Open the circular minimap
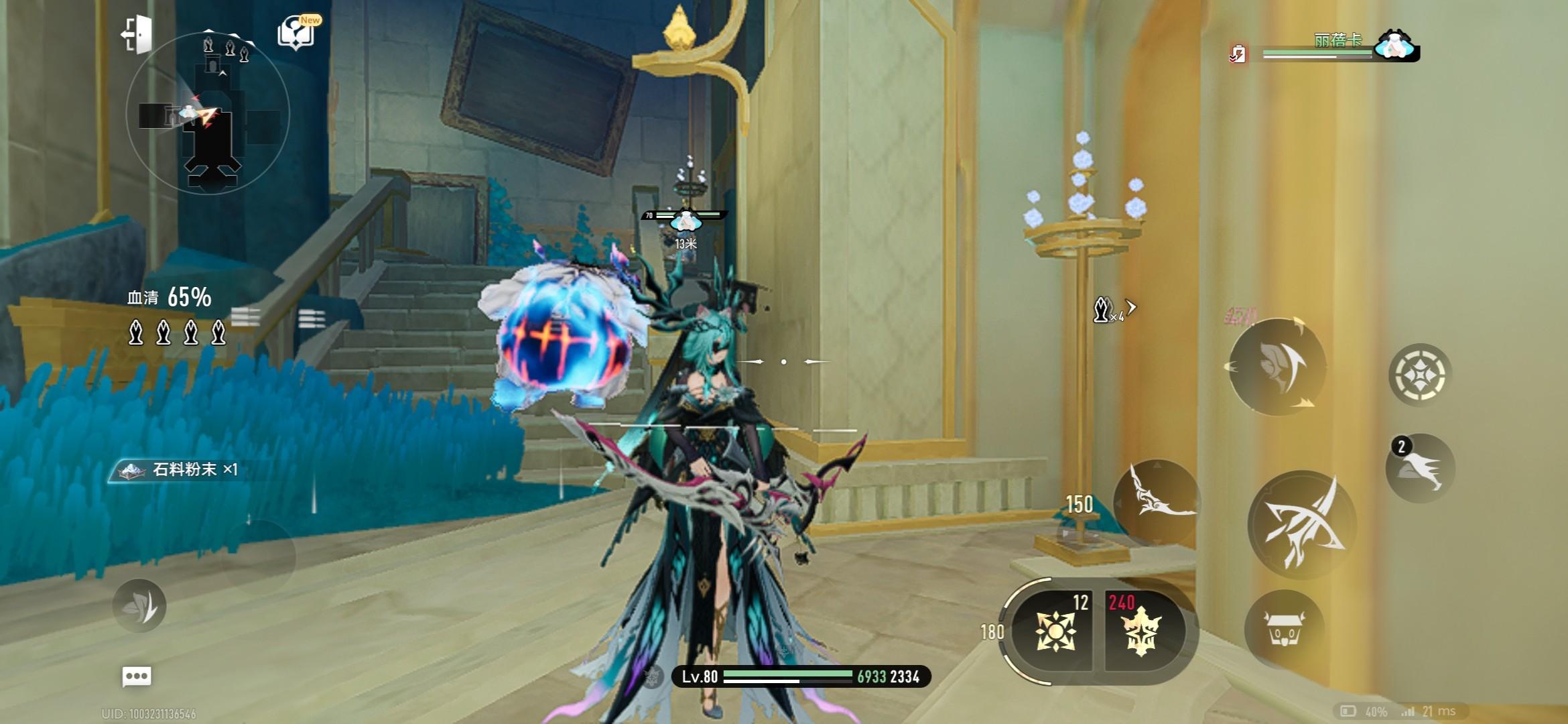Viewport: 1568px width, 724px height. click(208, 113)
